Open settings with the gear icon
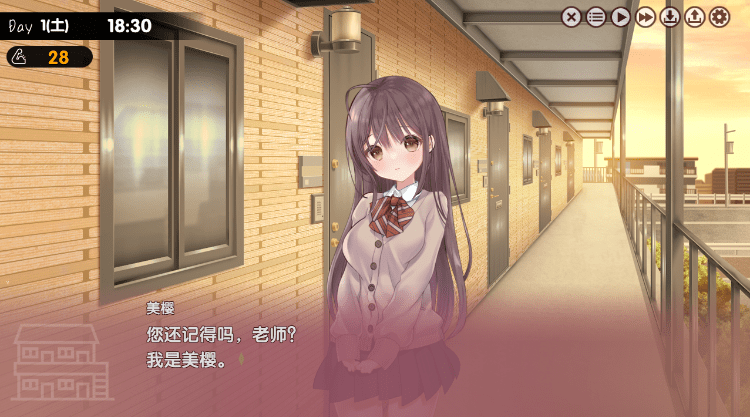This screenshot has height=417, width=750. (x=720, y=16)
